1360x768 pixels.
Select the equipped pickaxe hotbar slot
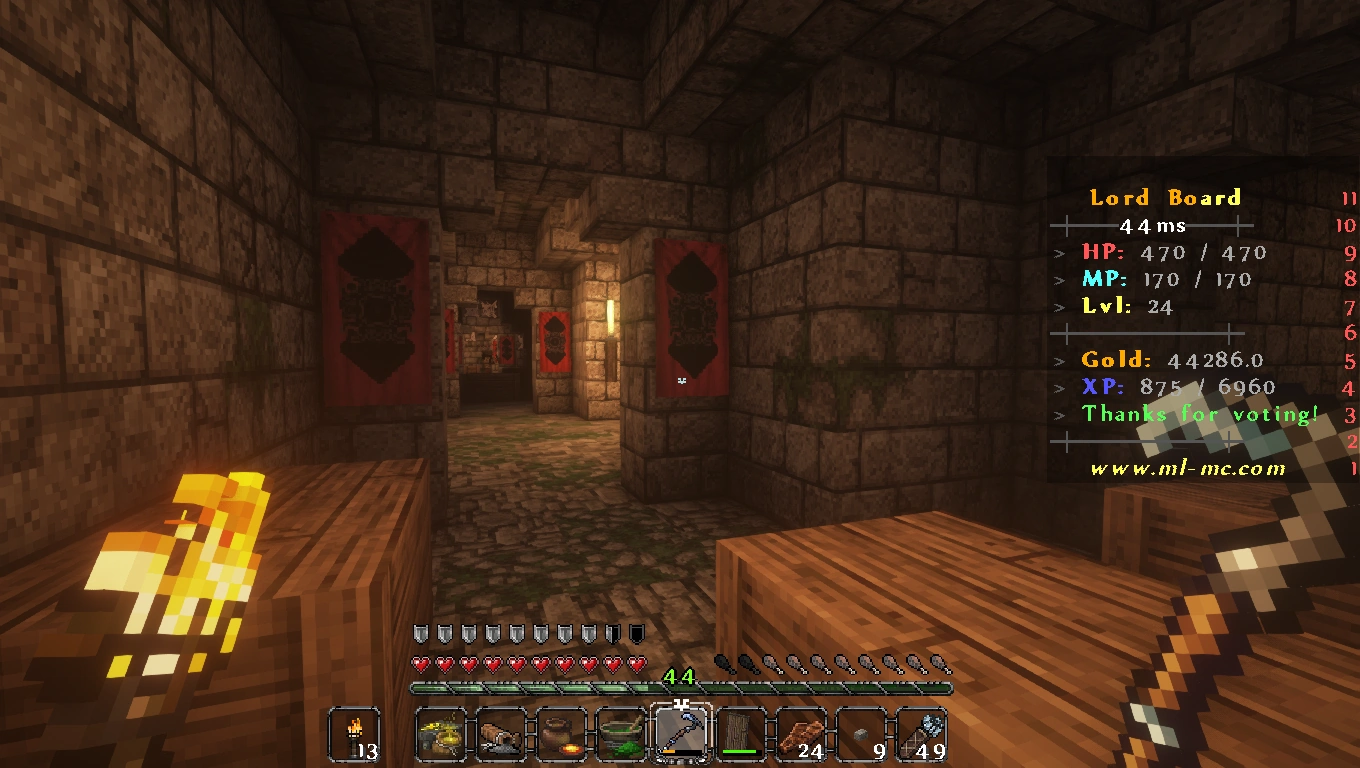pos(683,731)
